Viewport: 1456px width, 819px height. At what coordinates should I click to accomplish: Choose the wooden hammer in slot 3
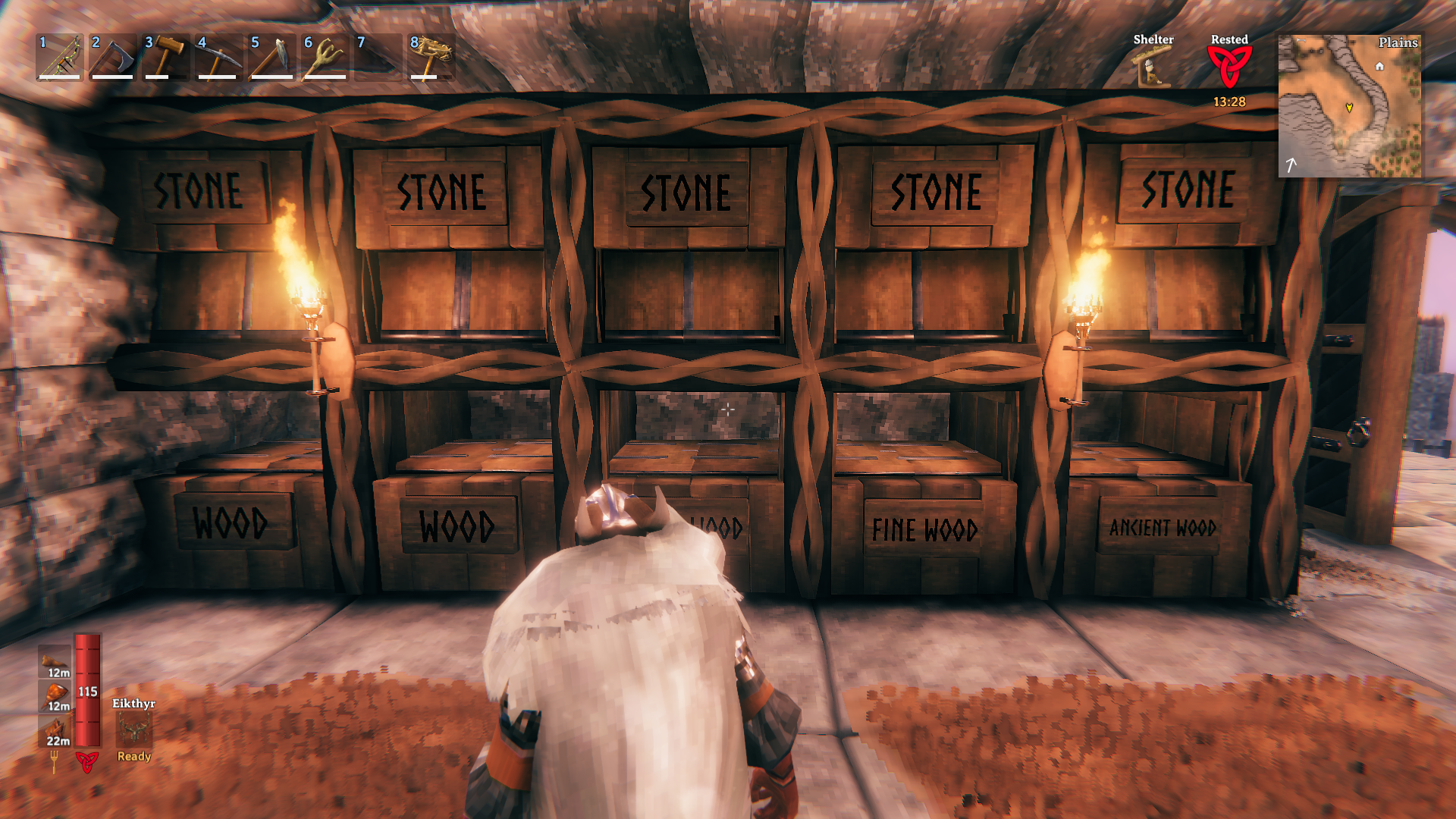166,57
